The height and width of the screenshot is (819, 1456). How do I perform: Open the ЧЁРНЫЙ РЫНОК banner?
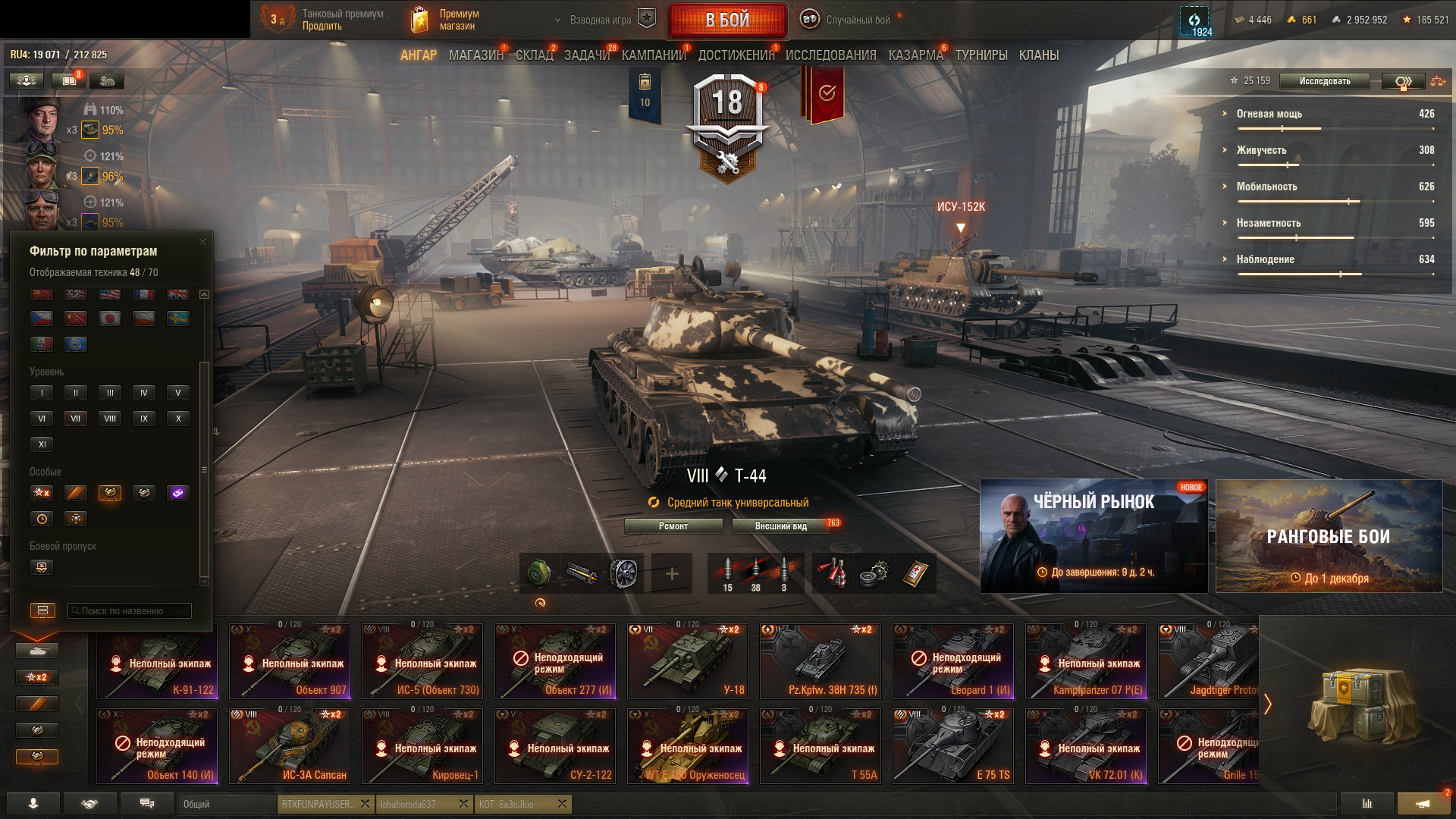pos(1094,536)
